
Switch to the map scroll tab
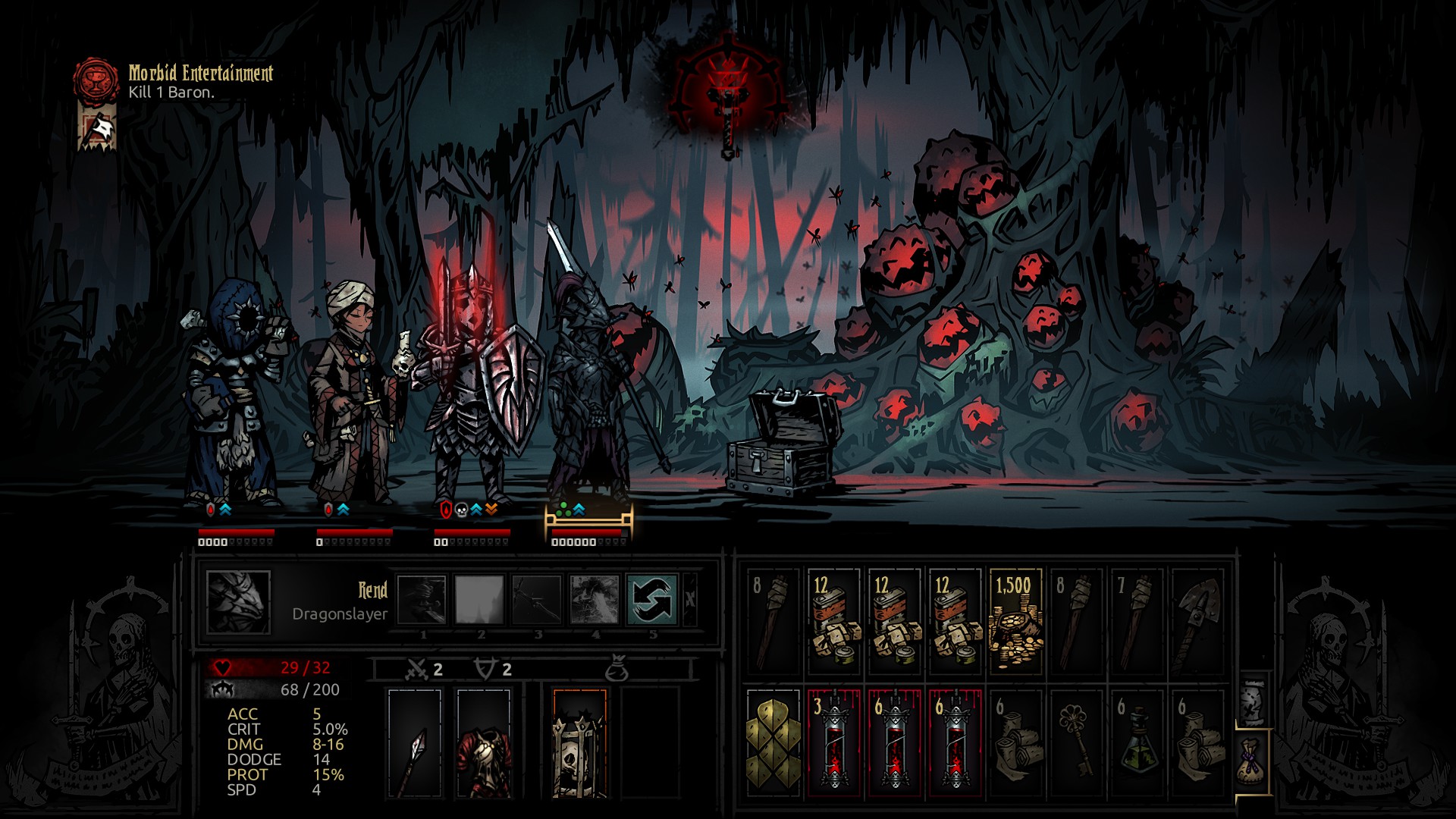point(1253,699)
